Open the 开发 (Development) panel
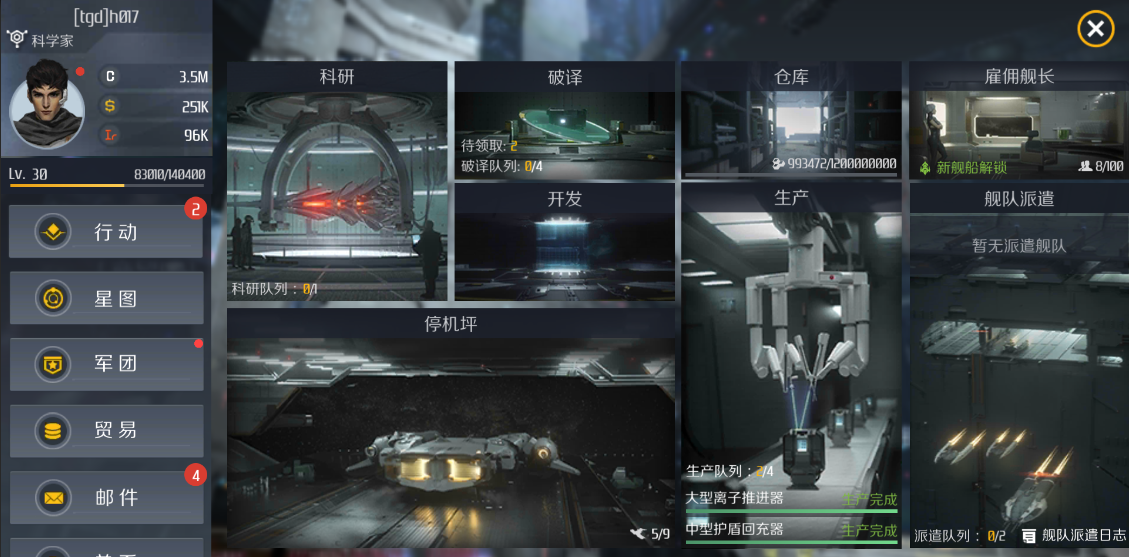This screenshot has height=557, width=1129. tap(564, 245)
